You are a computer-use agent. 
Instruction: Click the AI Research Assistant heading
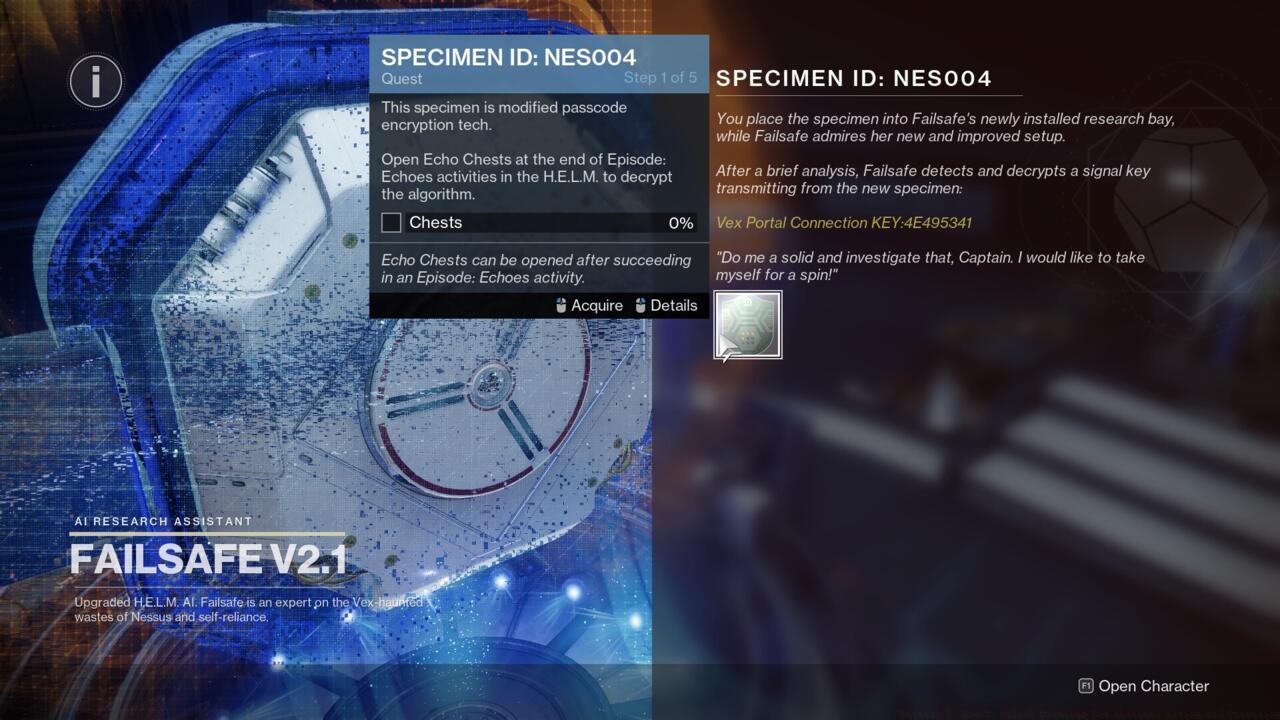[x=164, y=521]
